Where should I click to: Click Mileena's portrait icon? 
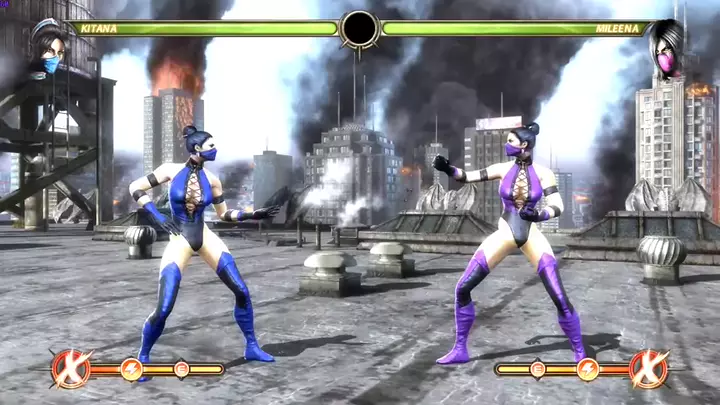(x=664, y=48)
